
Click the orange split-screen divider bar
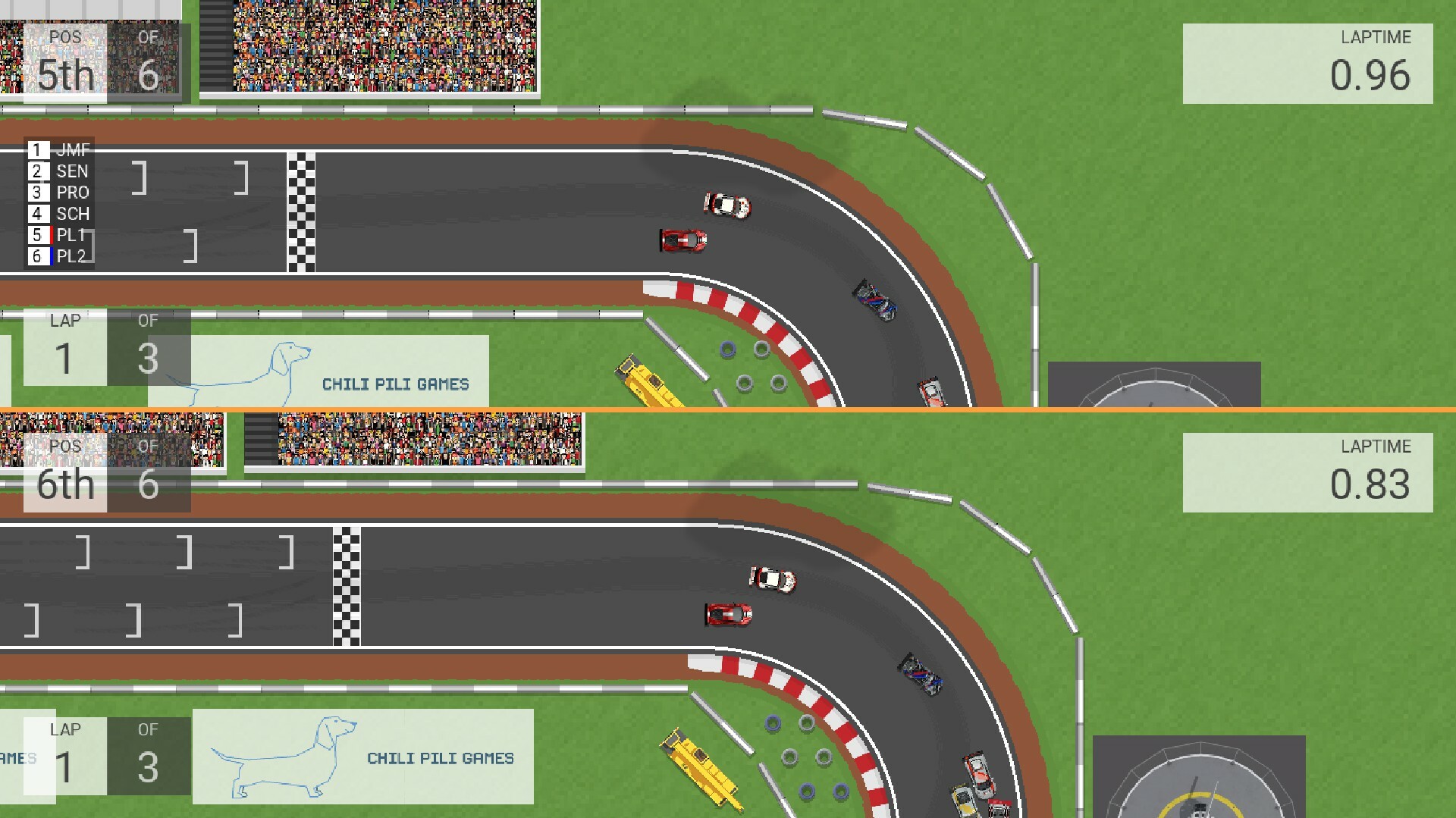[x=728, y=409]
